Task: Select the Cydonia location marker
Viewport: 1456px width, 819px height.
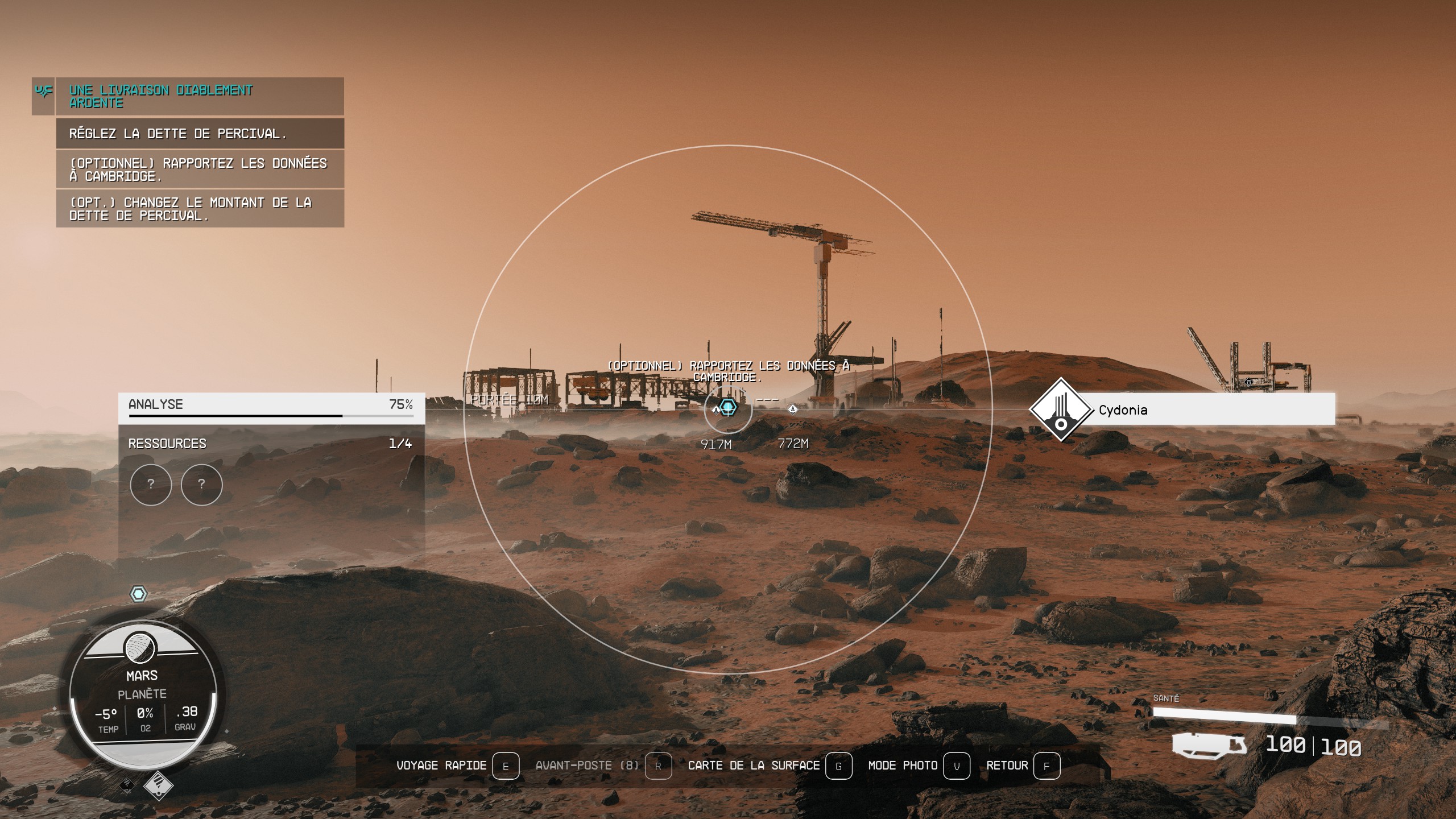Action: tap(1061, 409)
